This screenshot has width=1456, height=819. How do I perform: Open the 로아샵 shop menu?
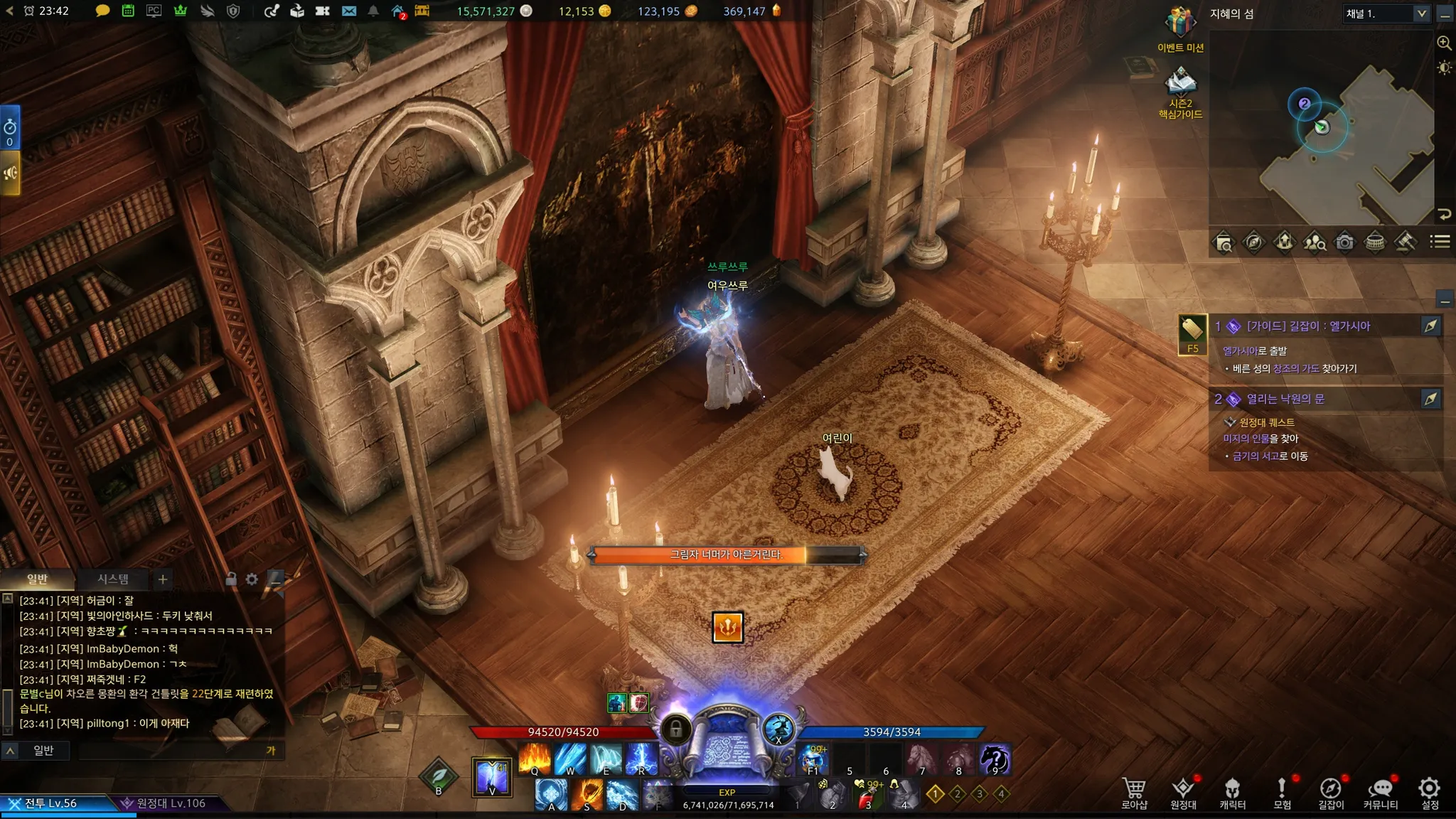pos(1134,792)
